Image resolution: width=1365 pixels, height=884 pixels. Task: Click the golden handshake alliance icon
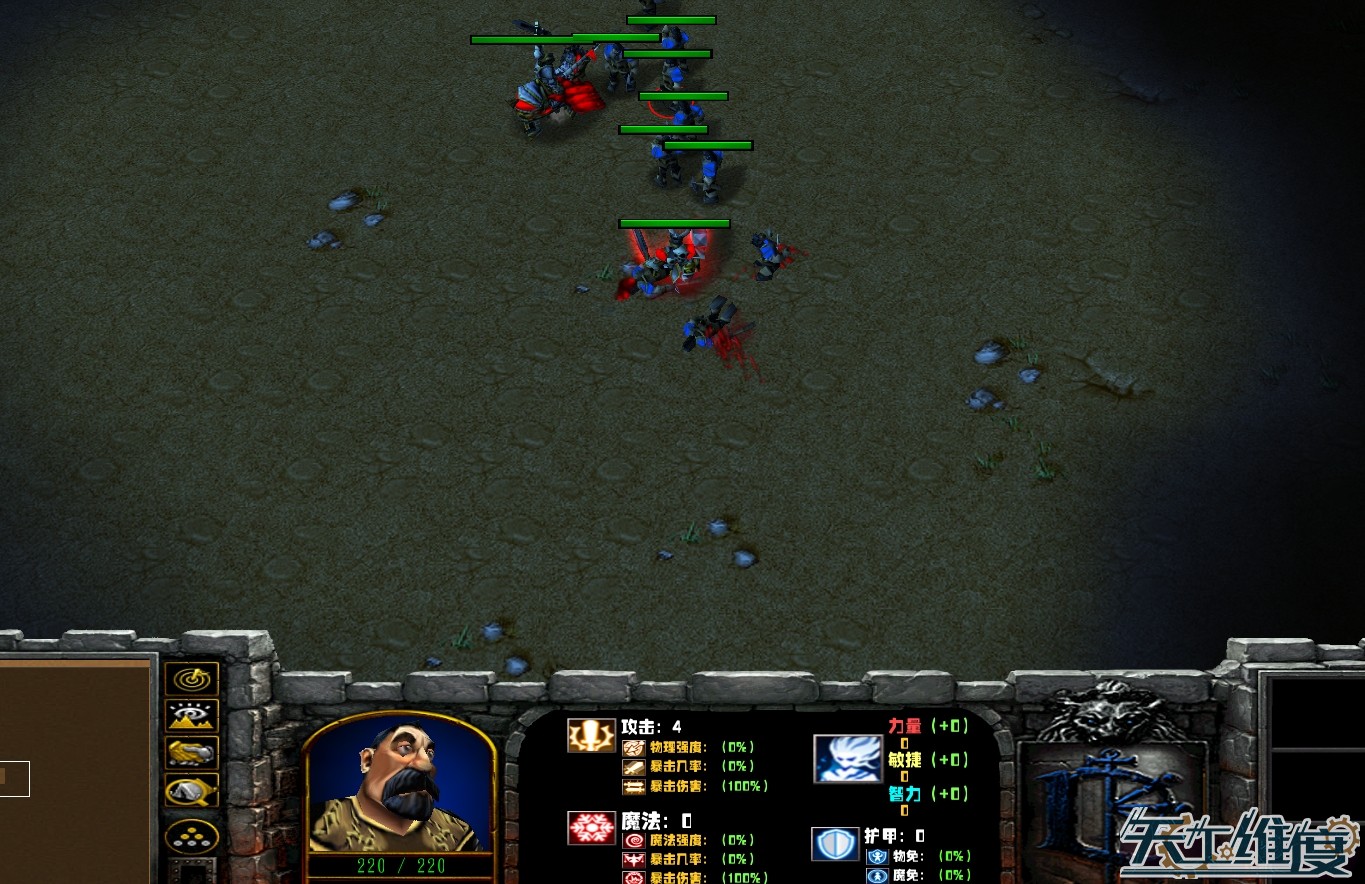click(190, 753)
